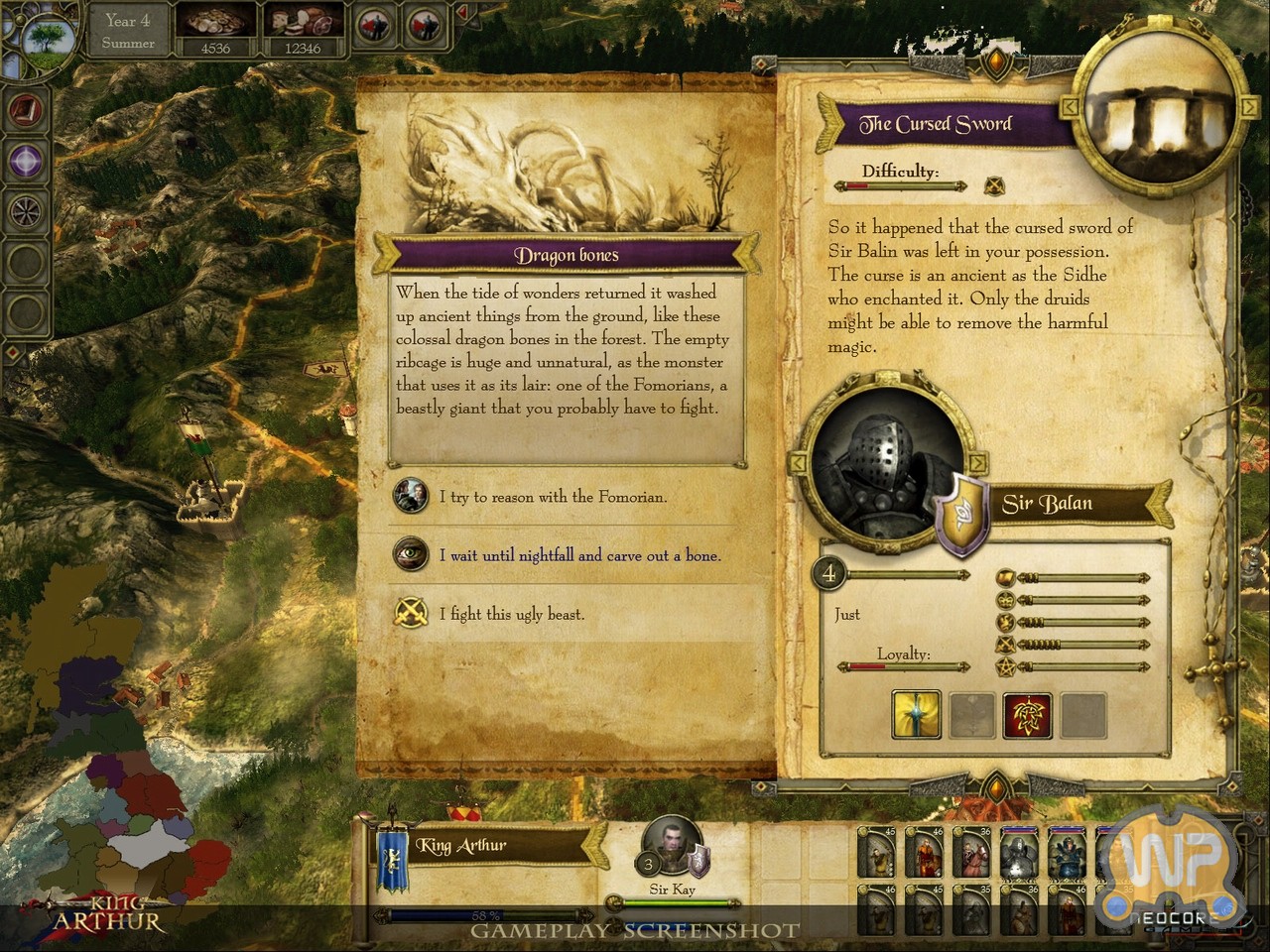
Task: Select the red Celtic knot skill icon
Action: coord(1027,714)
